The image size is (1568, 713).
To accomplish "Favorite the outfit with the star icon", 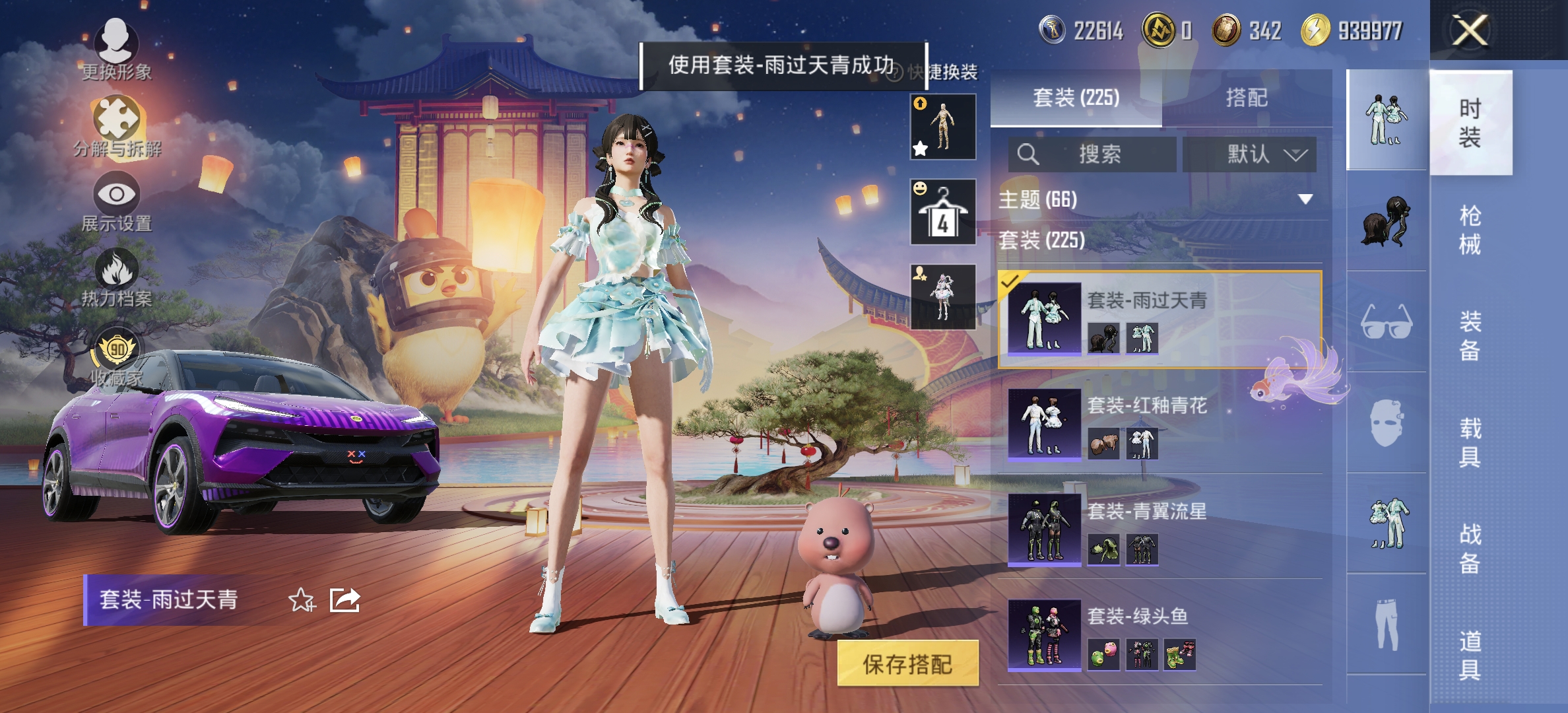I will pyautogui.click(x=302, y=600).
